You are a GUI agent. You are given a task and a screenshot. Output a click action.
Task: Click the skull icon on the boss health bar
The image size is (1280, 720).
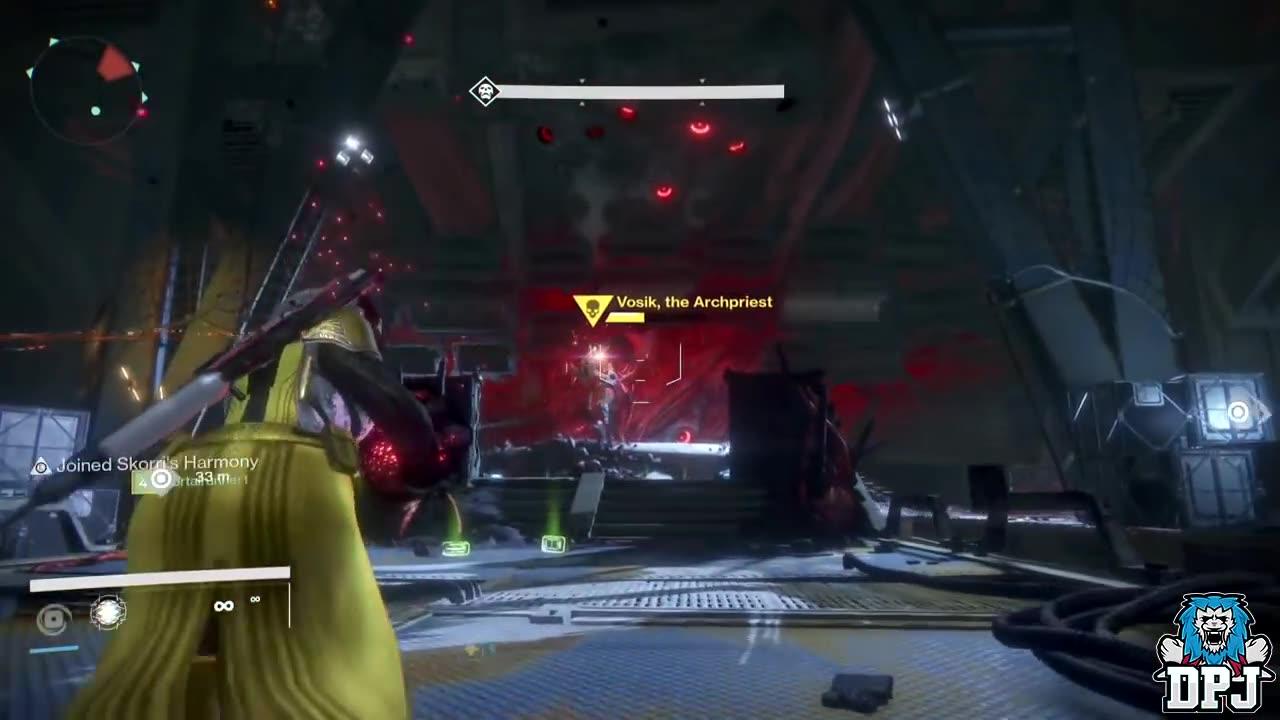(486, 90)
